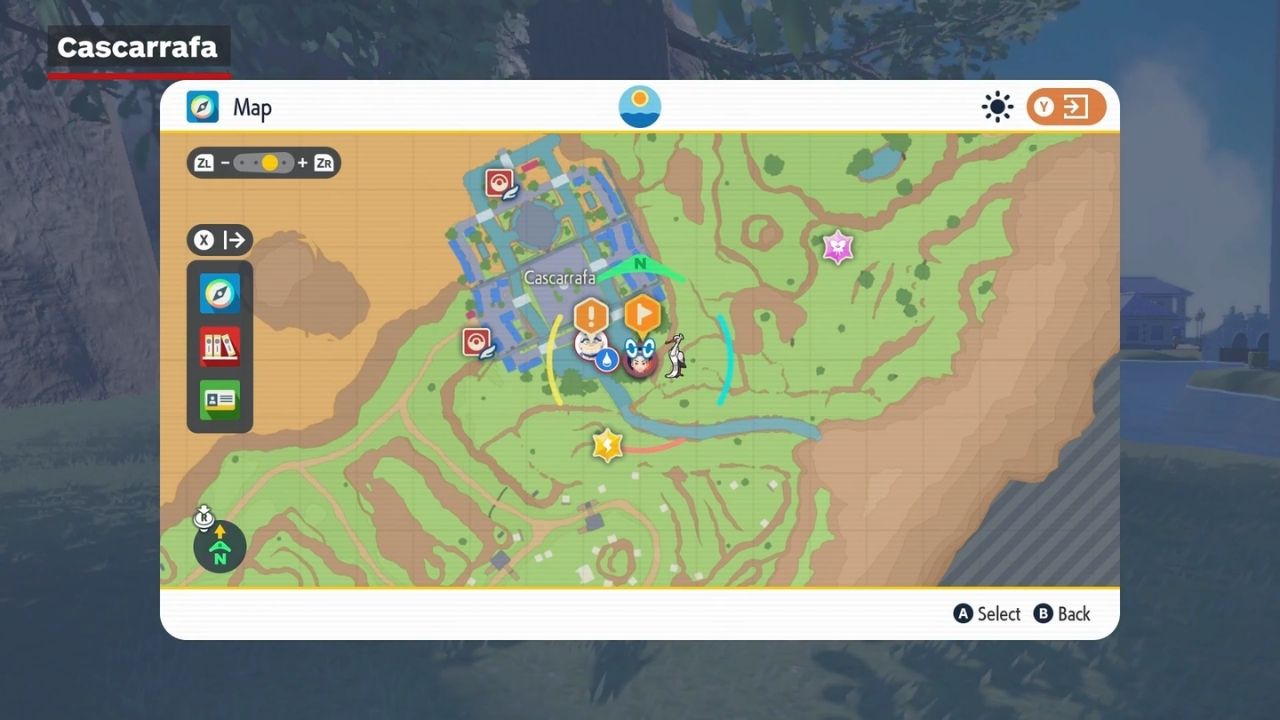
Task: Select the western Cascarrafa Pokémon Center marker
Action: (x=476, y=342)
